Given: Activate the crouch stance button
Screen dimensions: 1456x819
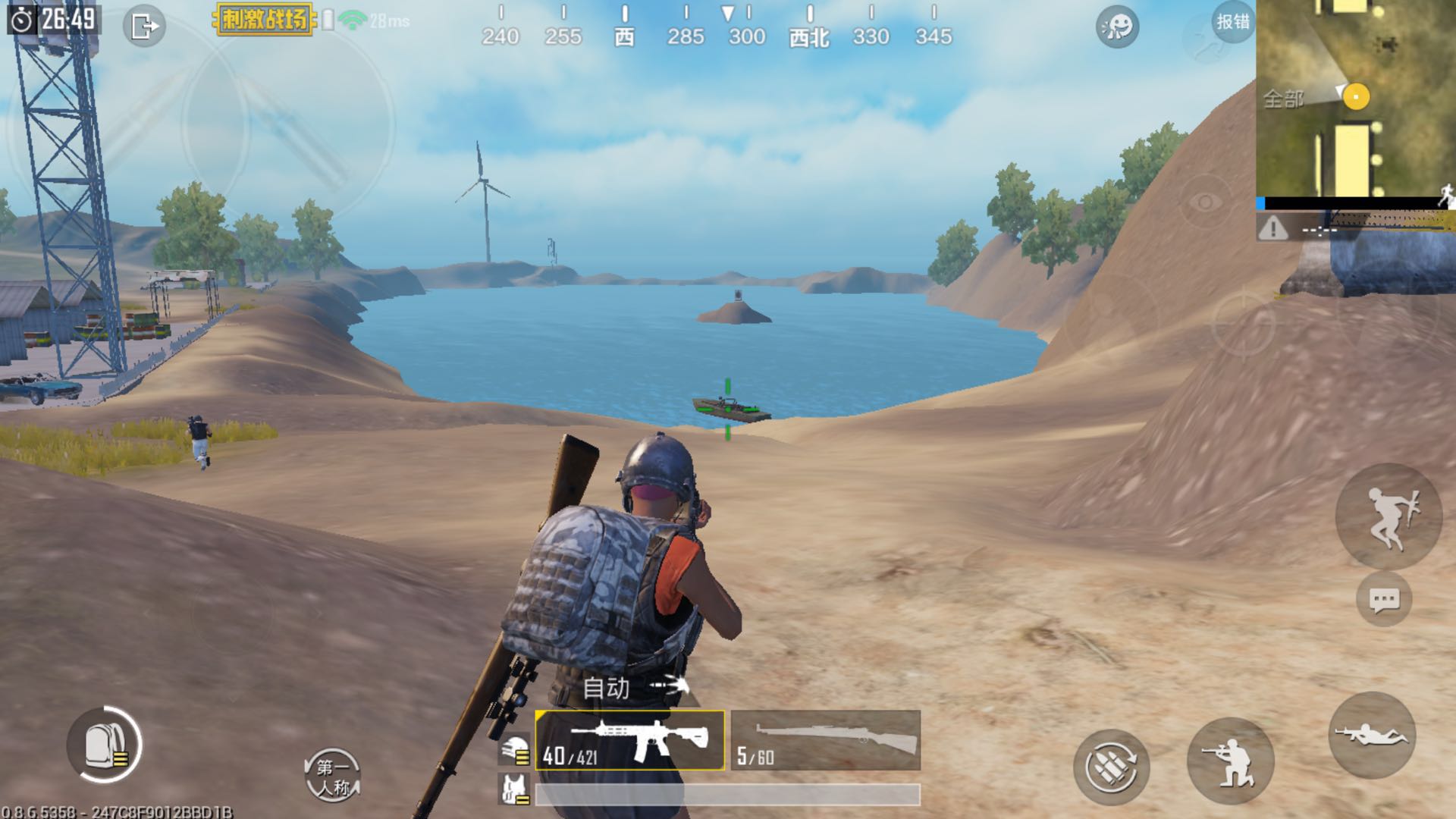Looking at the screenshot, I should click(1230, 761).
